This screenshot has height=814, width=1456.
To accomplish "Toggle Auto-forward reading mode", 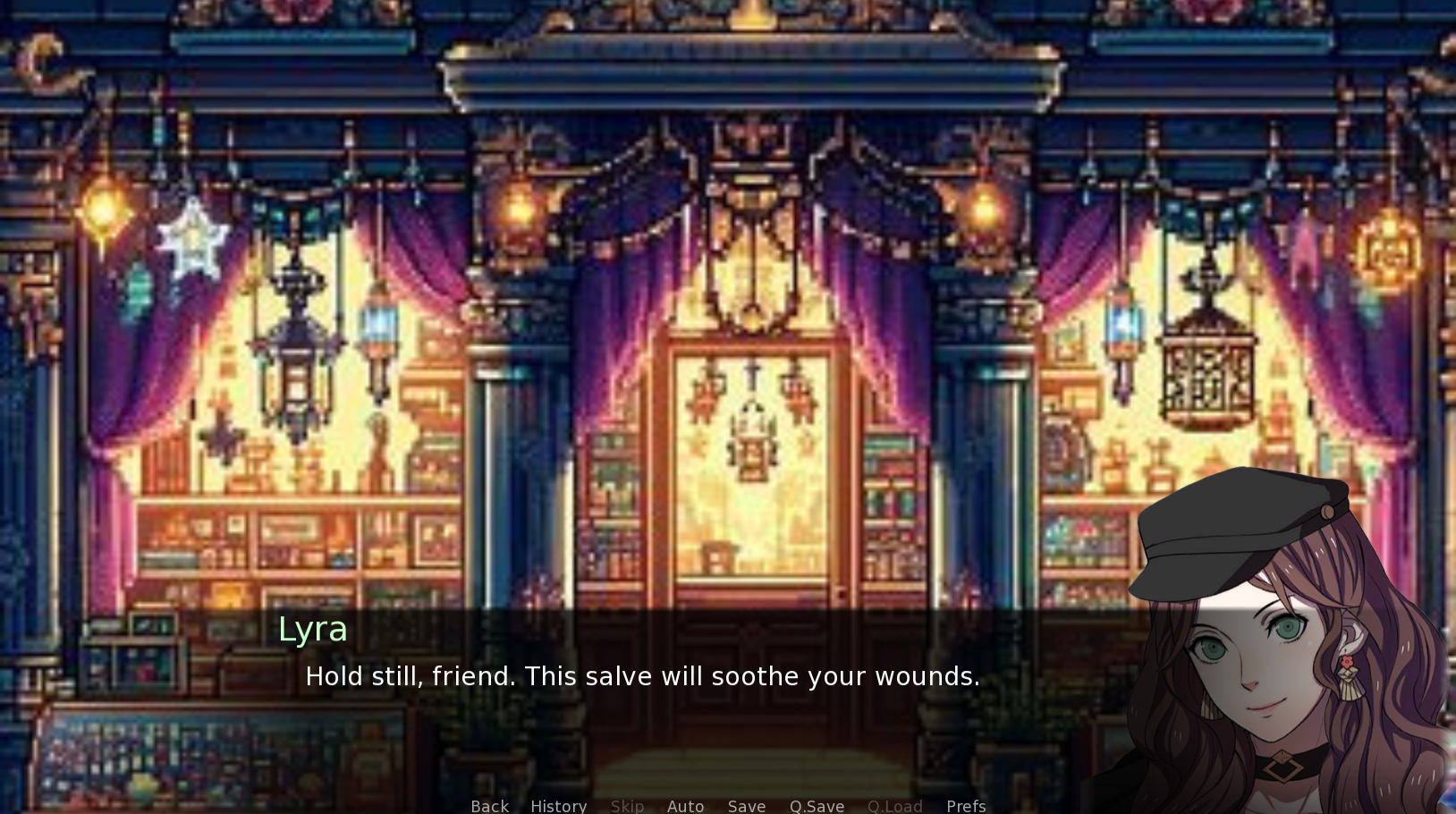I will [685, 805].
